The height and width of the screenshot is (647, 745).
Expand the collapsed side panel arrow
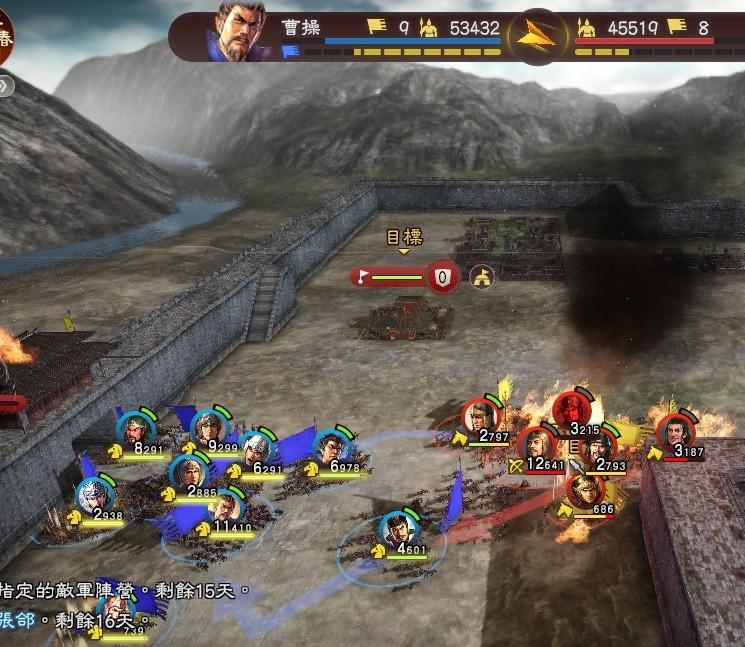point(5,86)
